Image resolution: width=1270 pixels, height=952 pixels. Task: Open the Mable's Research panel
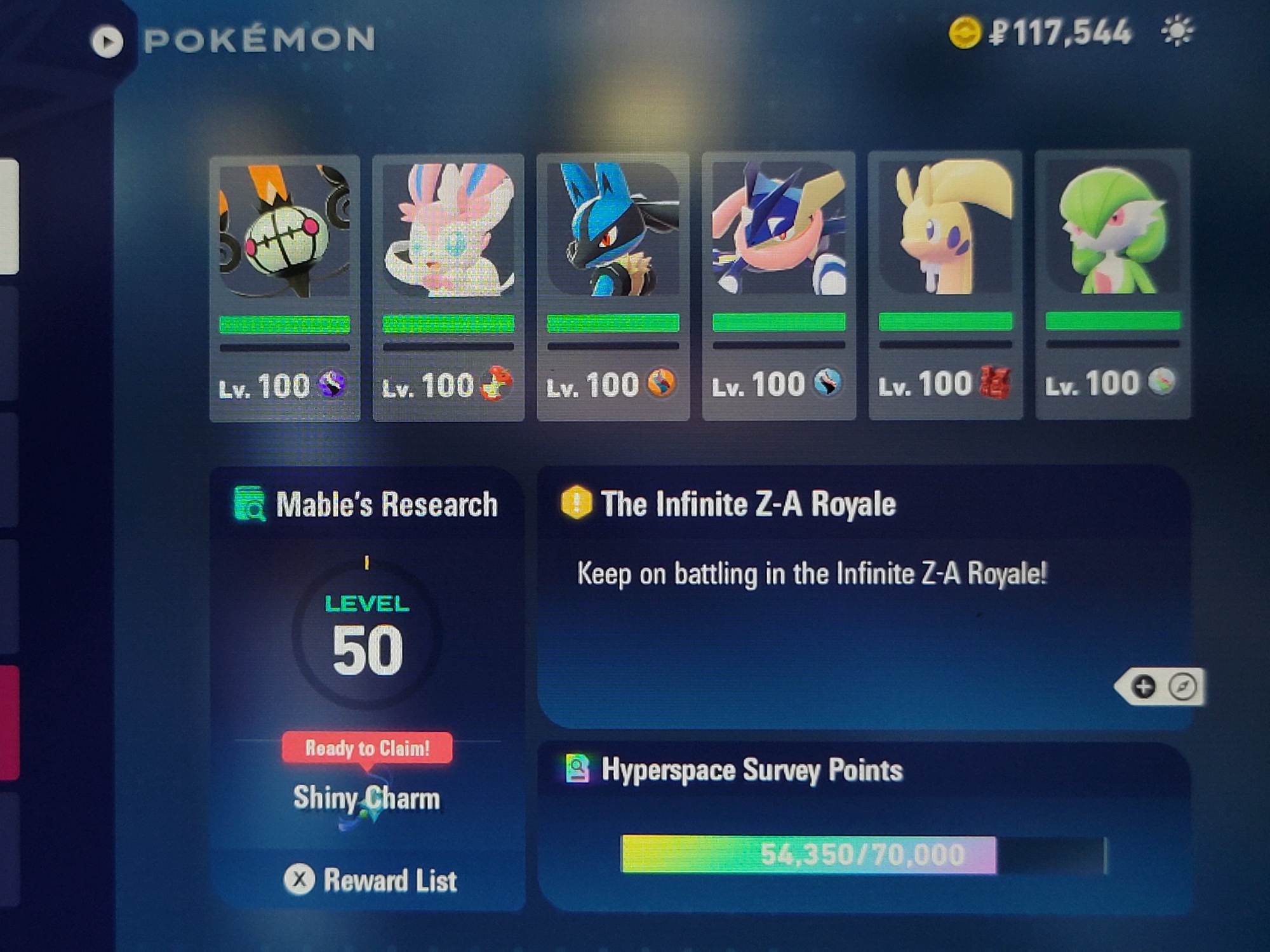pos(367,505)
